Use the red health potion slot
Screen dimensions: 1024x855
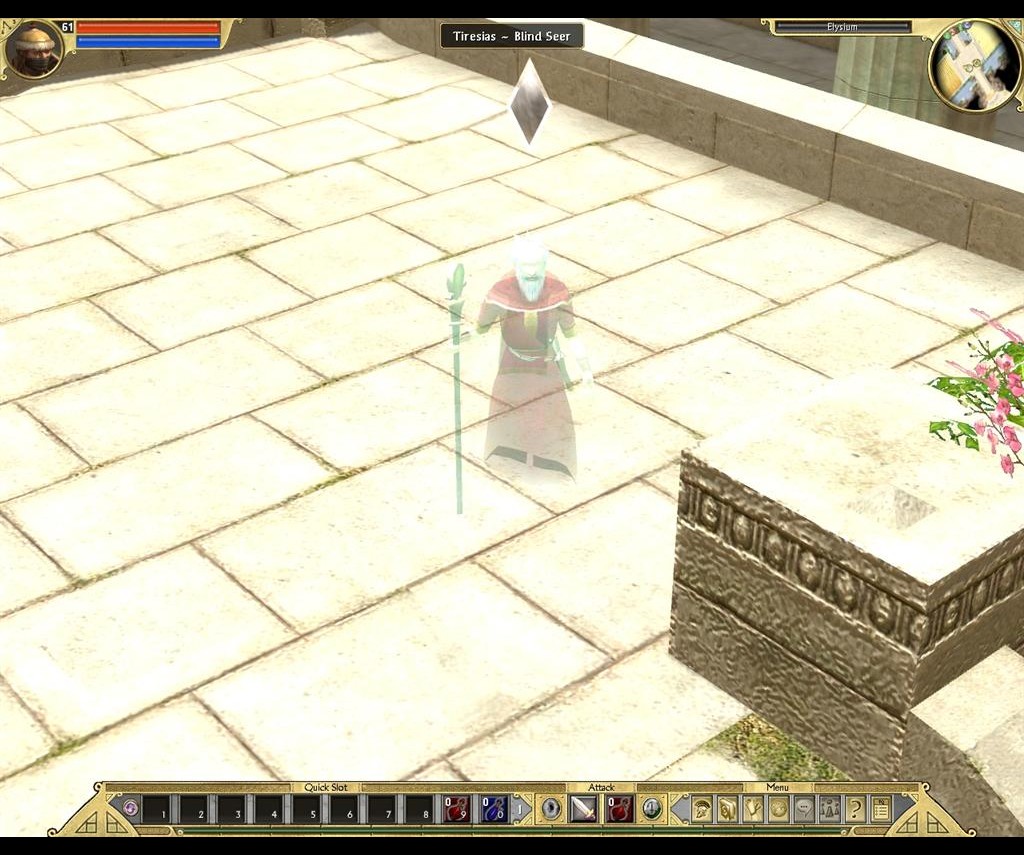[458, 808]
